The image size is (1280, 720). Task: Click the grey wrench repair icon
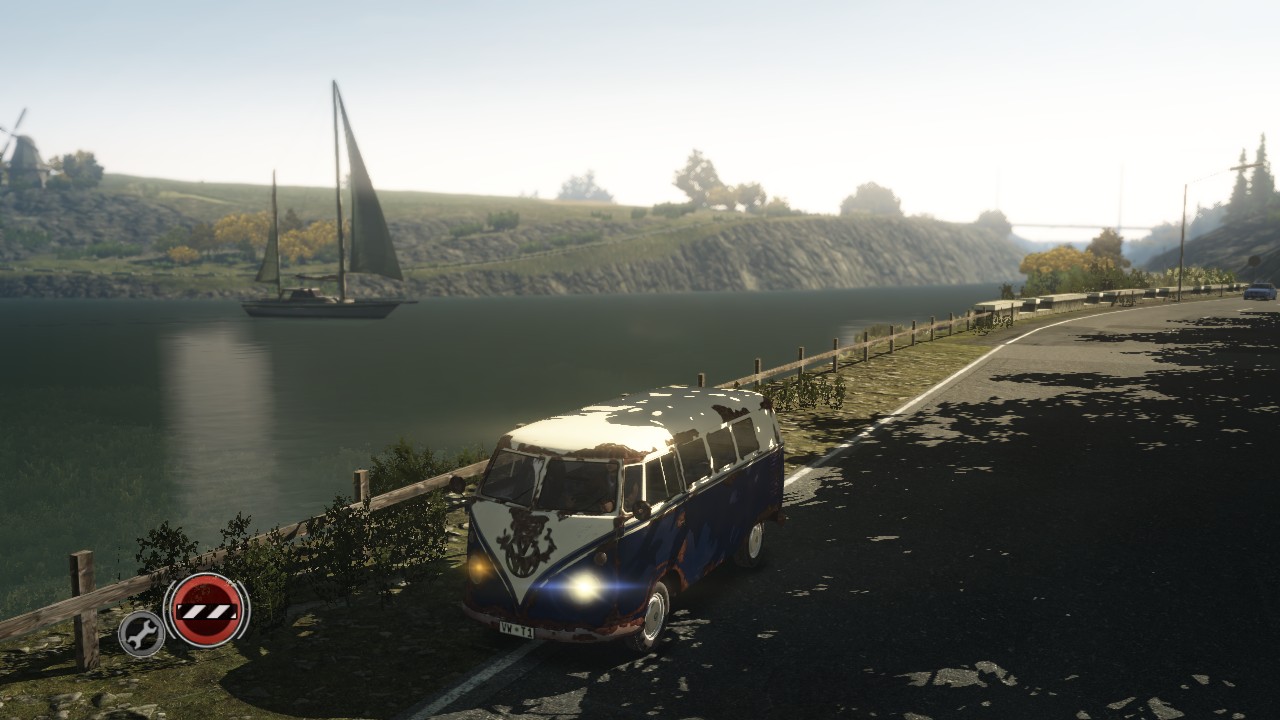pyautogui.click(x=142, y=633)
